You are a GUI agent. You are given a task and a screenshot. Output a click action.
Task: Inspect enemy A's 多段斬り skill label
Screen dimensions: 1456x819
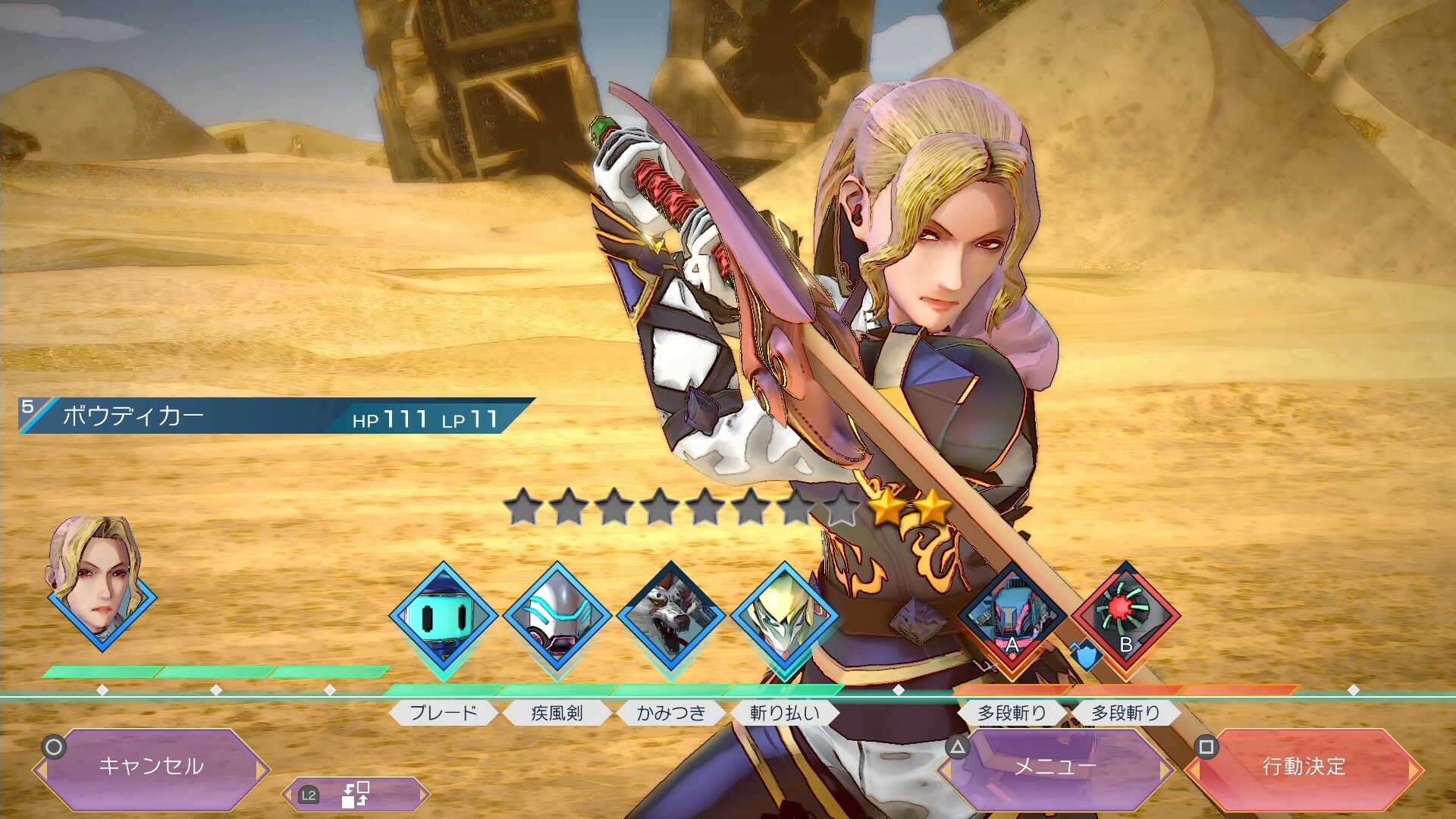[1012, 713]
